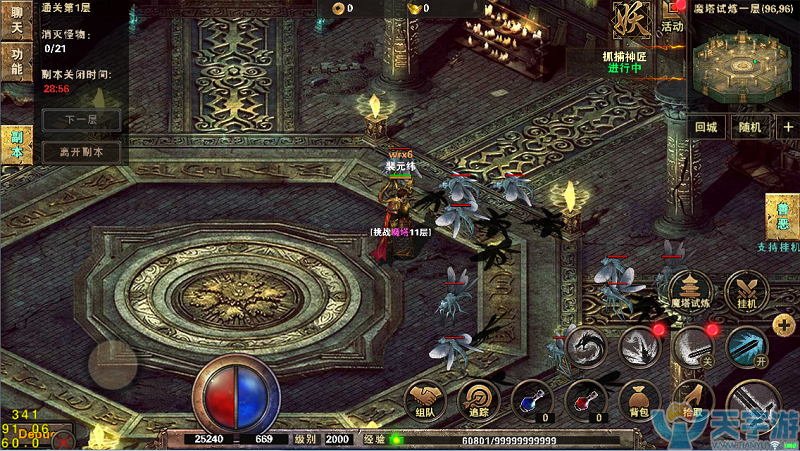The image size is (800, 451).
Task: Open the 妖 demon event icon
Action: point(632,20)
